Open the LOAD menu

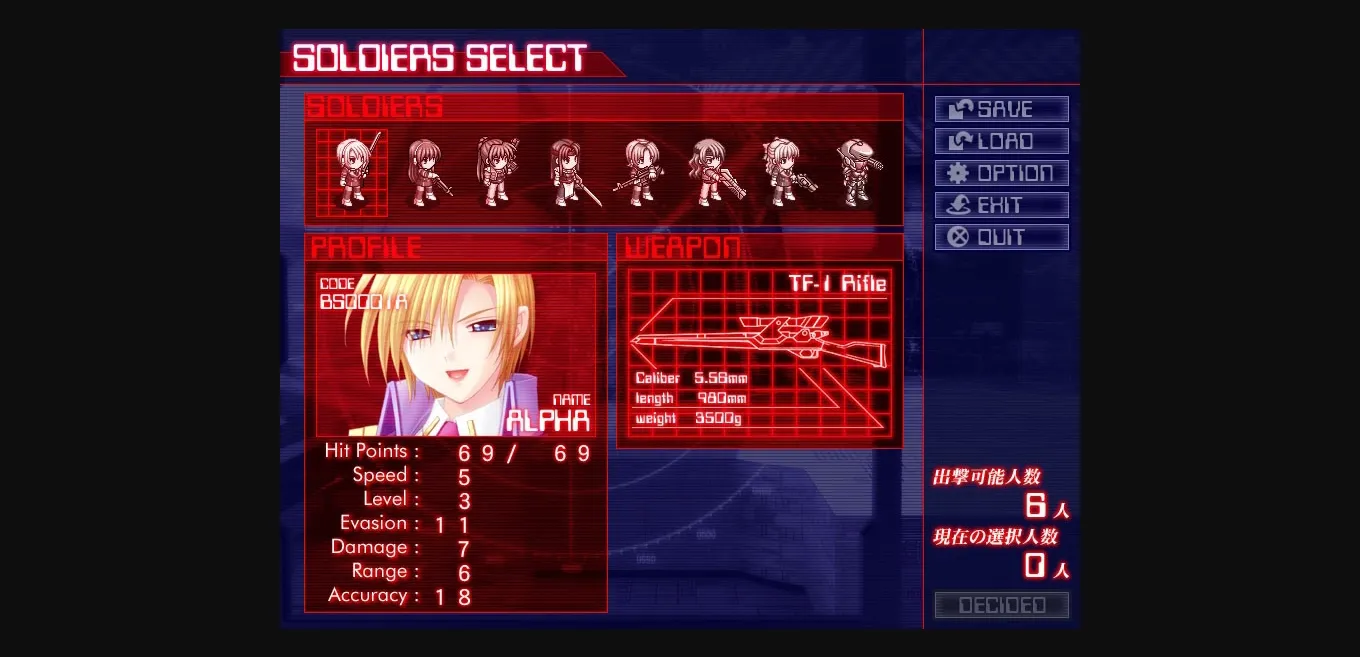1001,141
